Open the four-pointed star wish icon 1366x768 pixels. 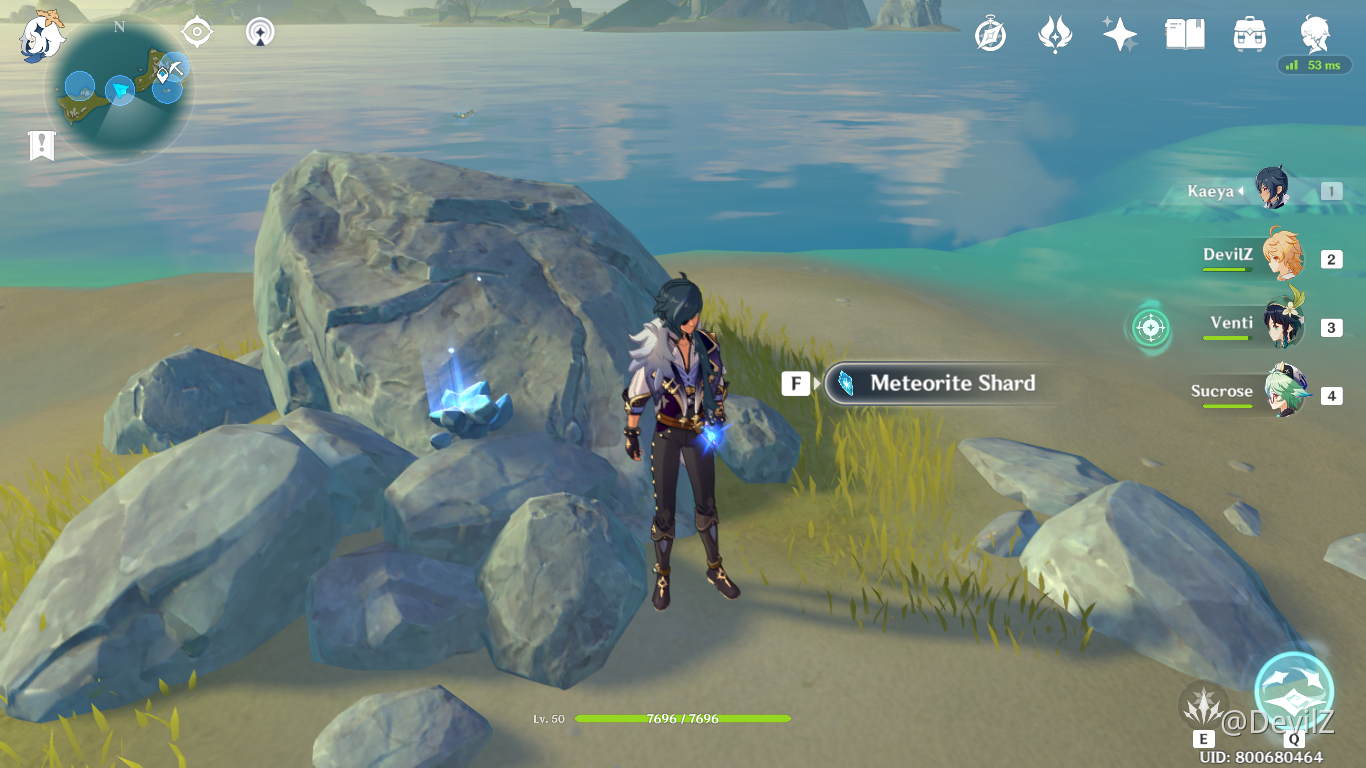[1119, 35]
